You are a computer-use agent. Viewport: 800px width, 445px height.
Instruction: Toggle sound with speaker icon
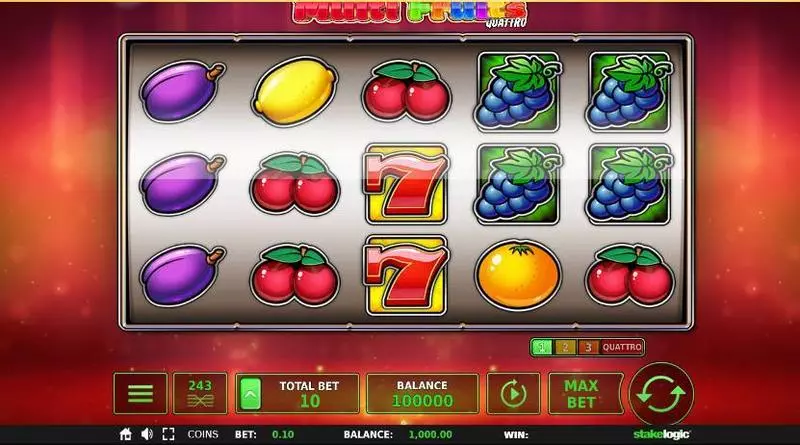[x=147, y=435]
